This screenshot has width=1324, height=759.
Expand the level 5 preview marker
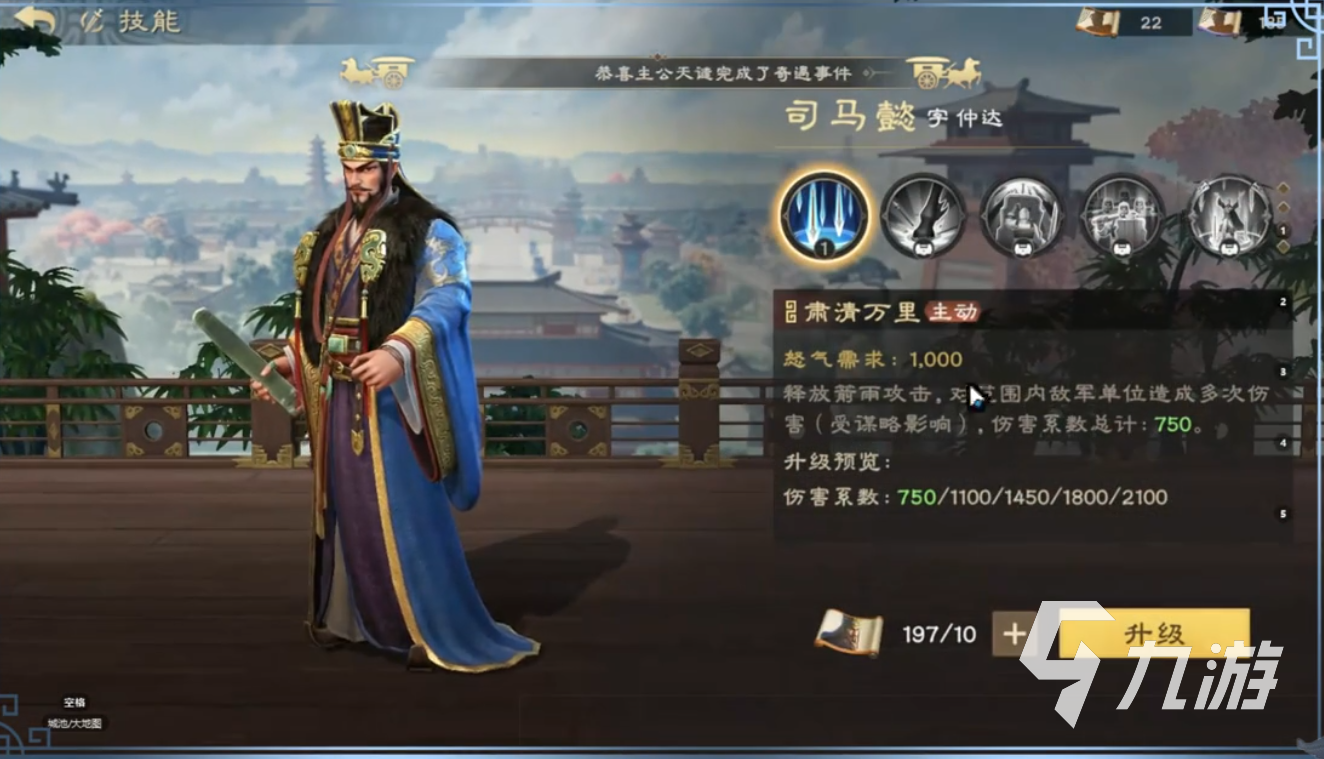point(1281,513)
